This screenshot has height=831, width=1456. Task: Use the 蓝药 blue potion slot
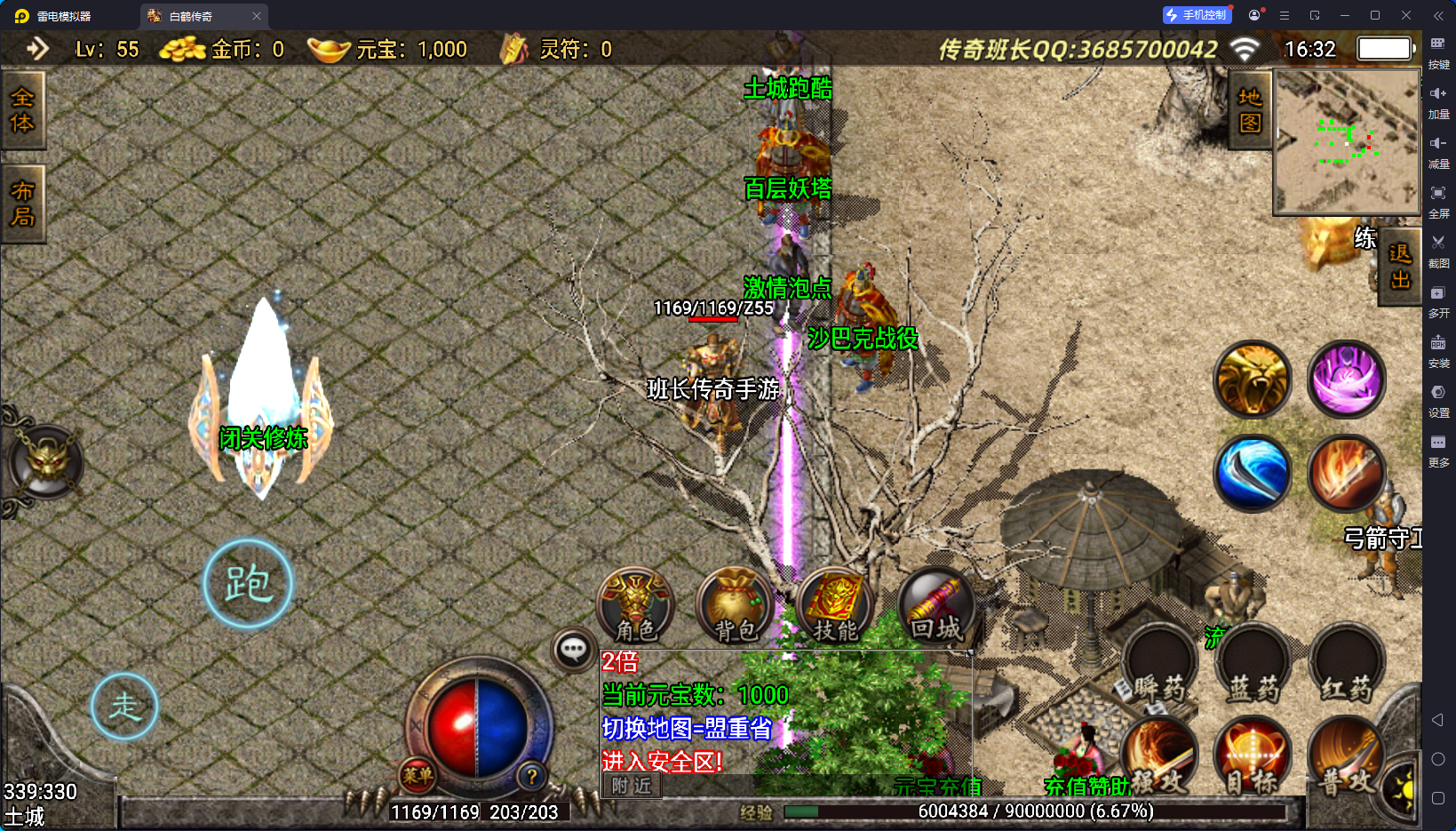click(1253, 667)
